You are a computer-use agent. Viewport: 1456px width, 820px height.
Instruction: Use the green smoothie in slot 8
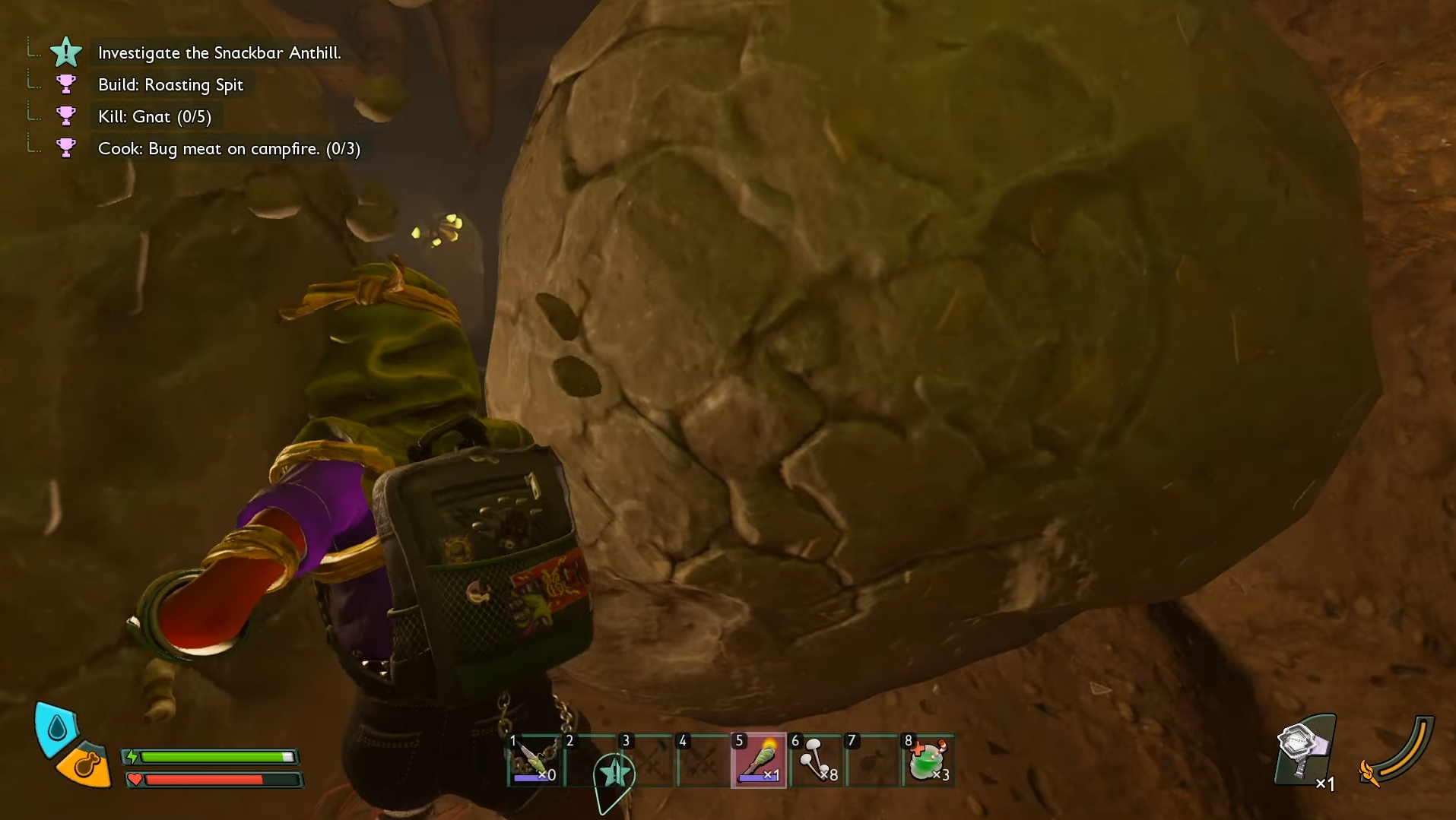coord(928,761)
